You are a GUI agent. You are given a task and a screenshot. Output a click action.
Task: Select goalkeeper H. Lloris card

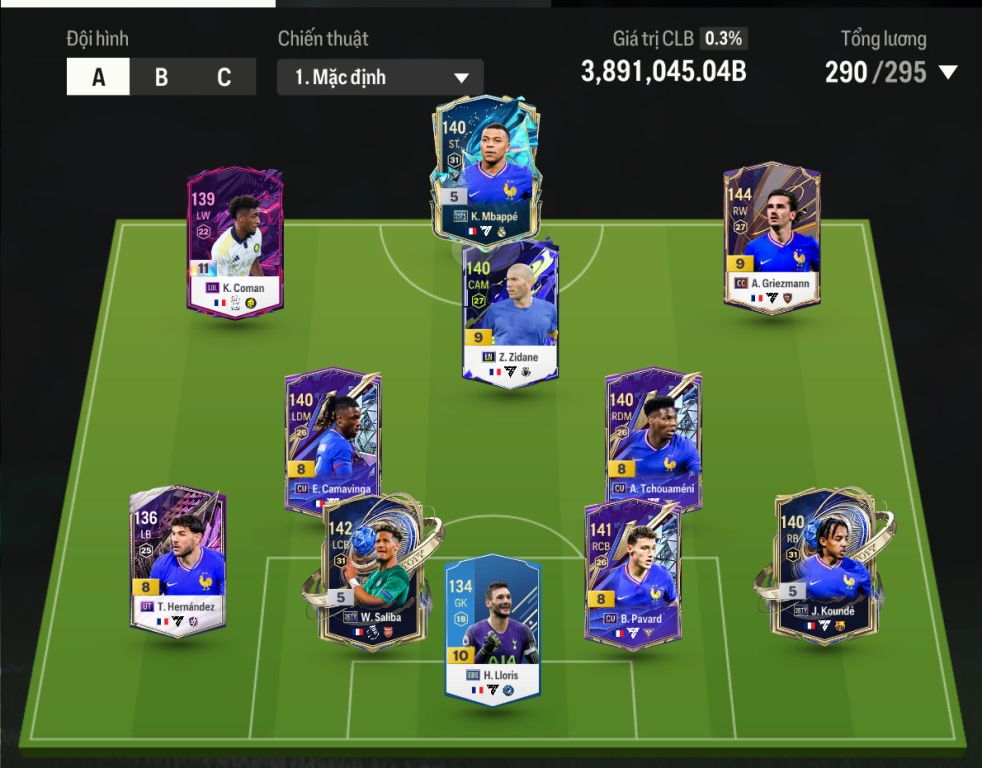coord(492,628)
